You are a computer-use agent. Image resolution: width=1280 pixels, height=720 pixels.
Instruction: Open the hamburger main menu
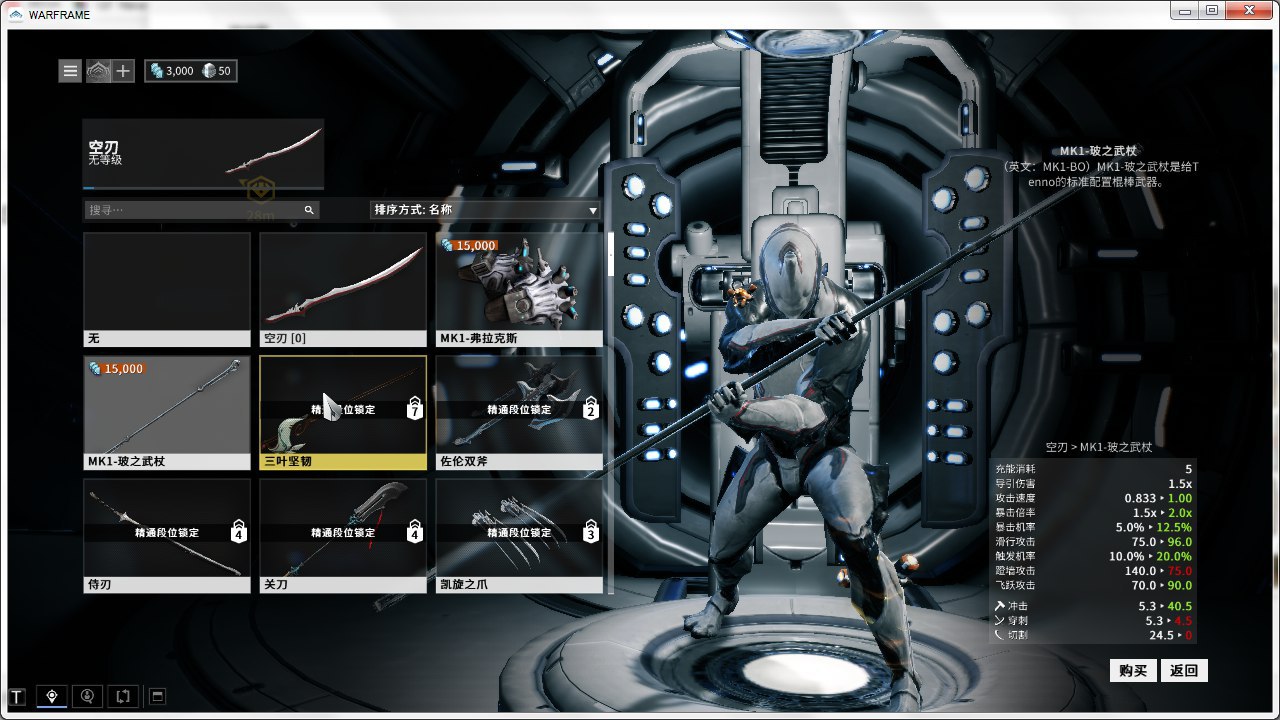click(70, 71)
